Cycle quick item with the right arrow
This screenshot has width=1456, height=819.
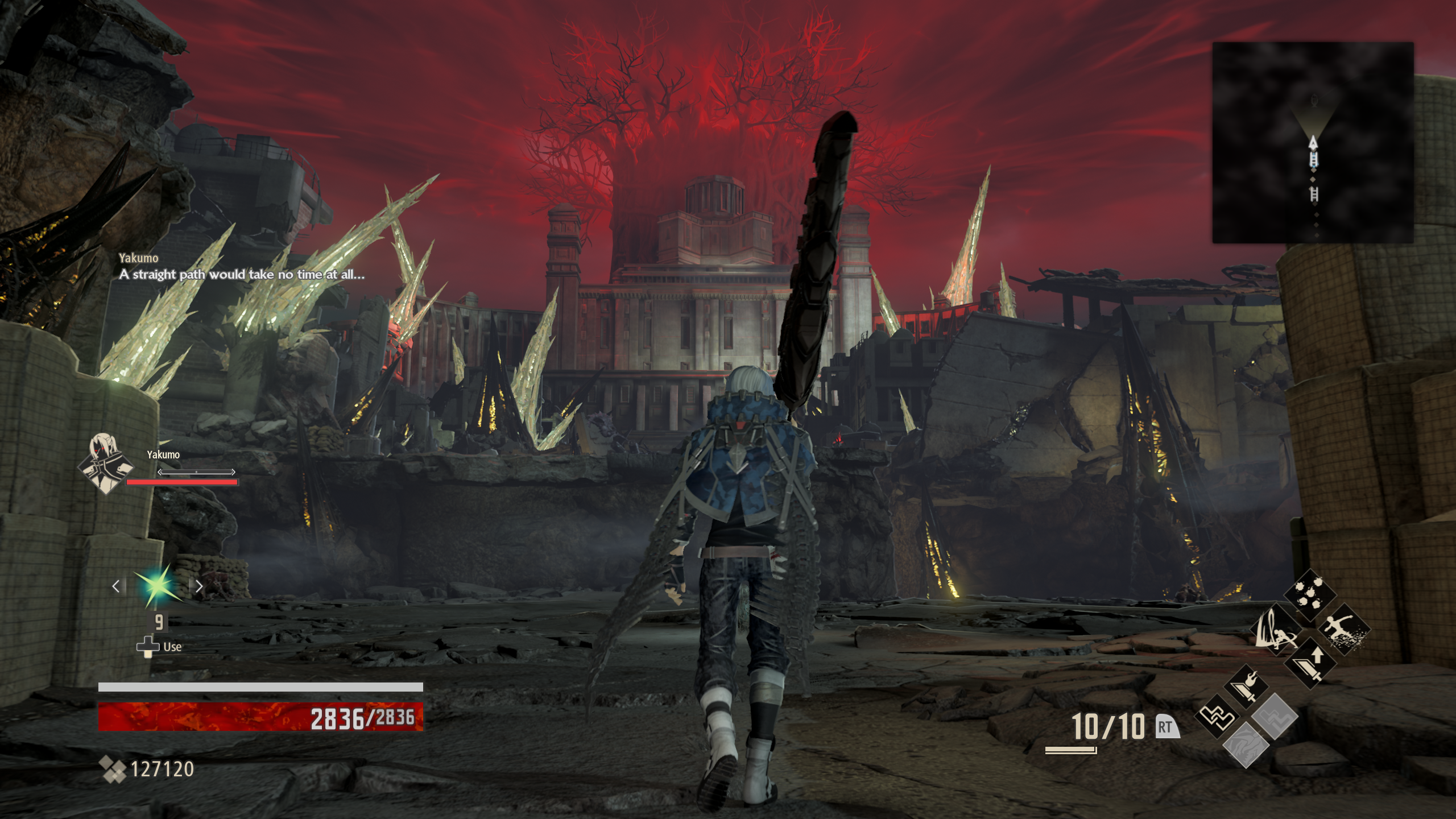pos(199,586)
